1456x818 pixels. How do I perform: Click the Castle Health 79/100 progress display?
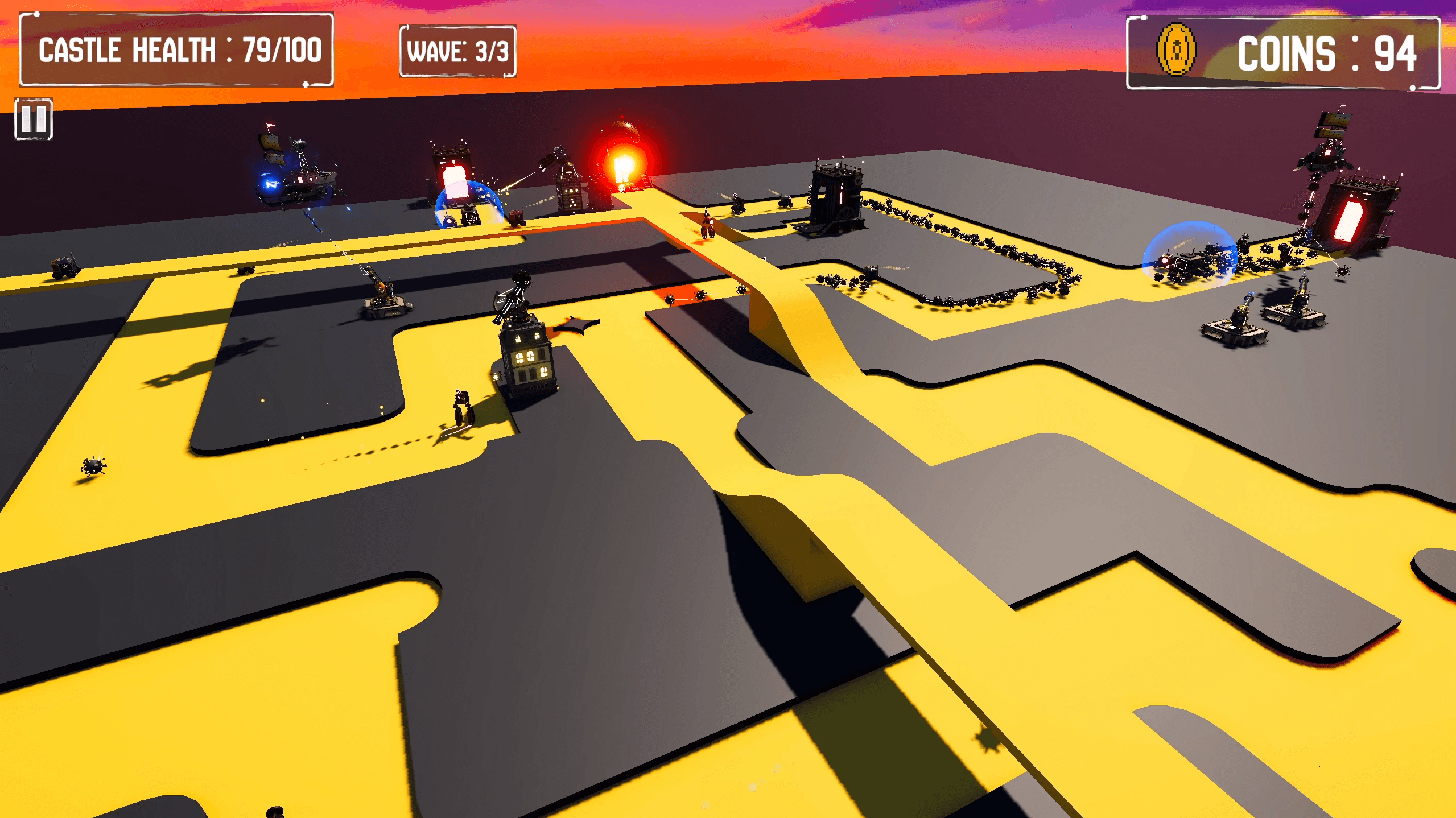[x=273, y=50]
